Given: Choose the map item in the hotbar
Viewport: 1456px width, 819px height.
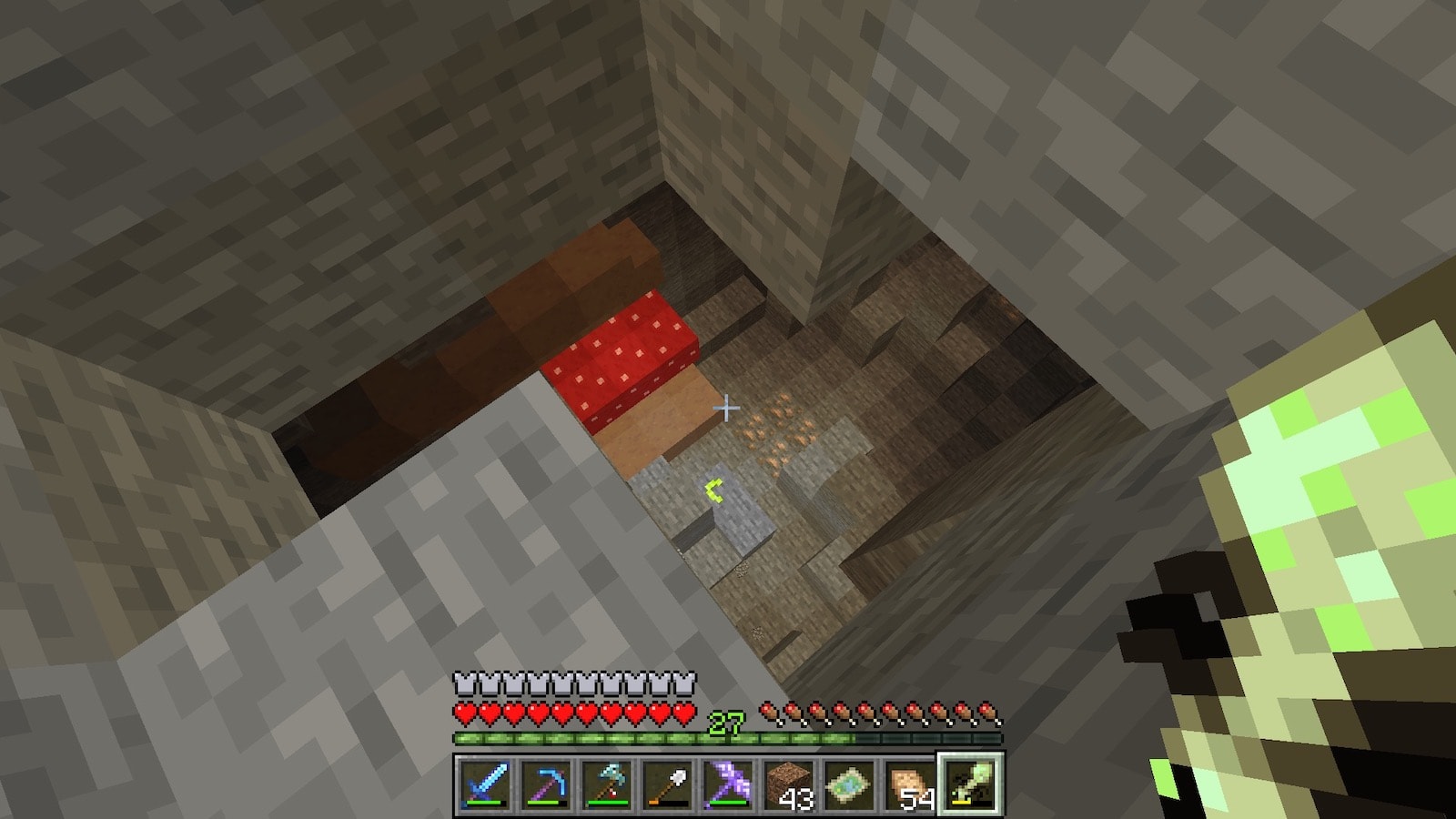Looking at the screenshot, I should [848, 783].
